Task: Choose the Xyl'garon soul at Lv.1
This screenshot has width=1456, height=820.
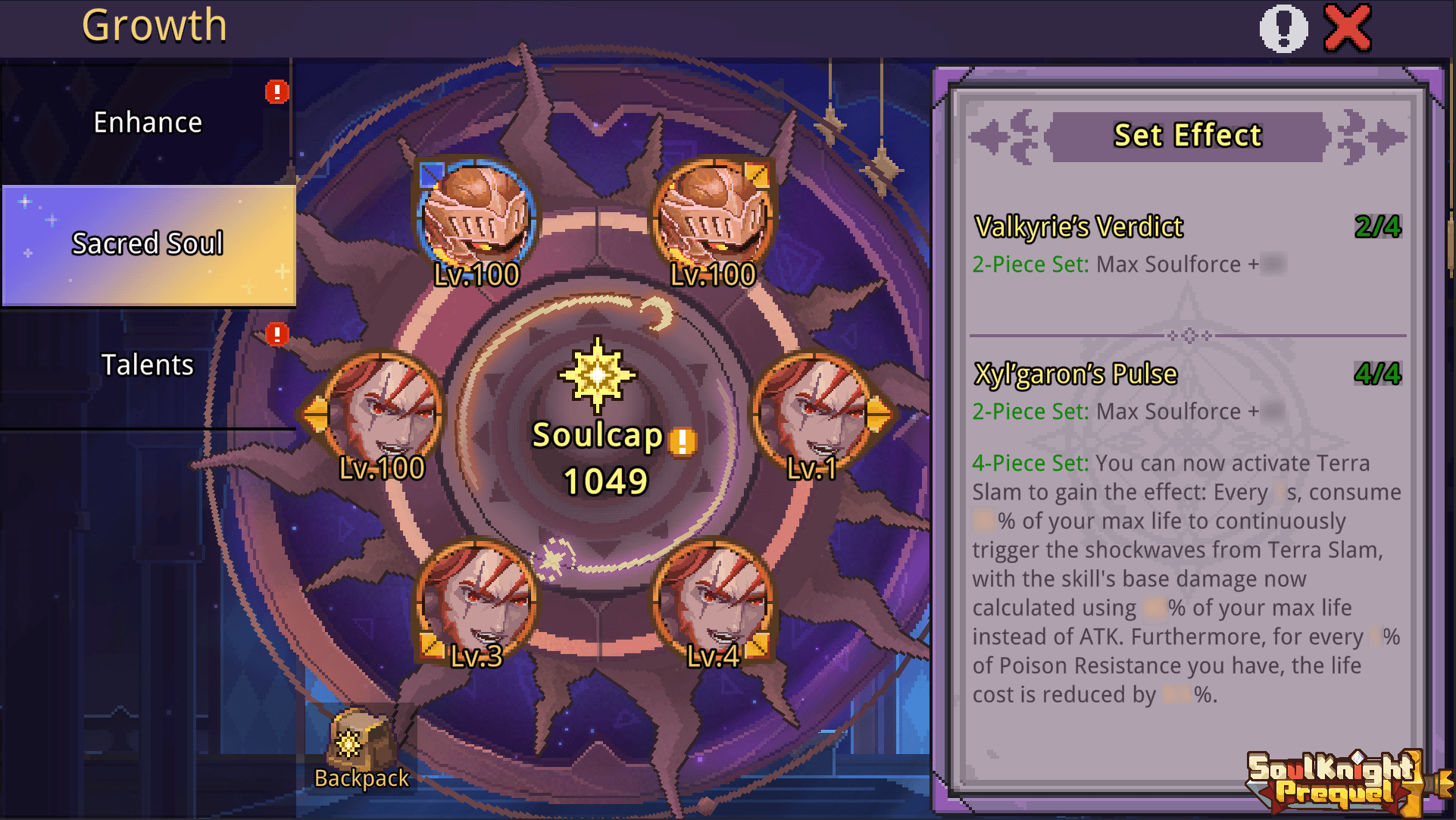Action: coord(811,413)
